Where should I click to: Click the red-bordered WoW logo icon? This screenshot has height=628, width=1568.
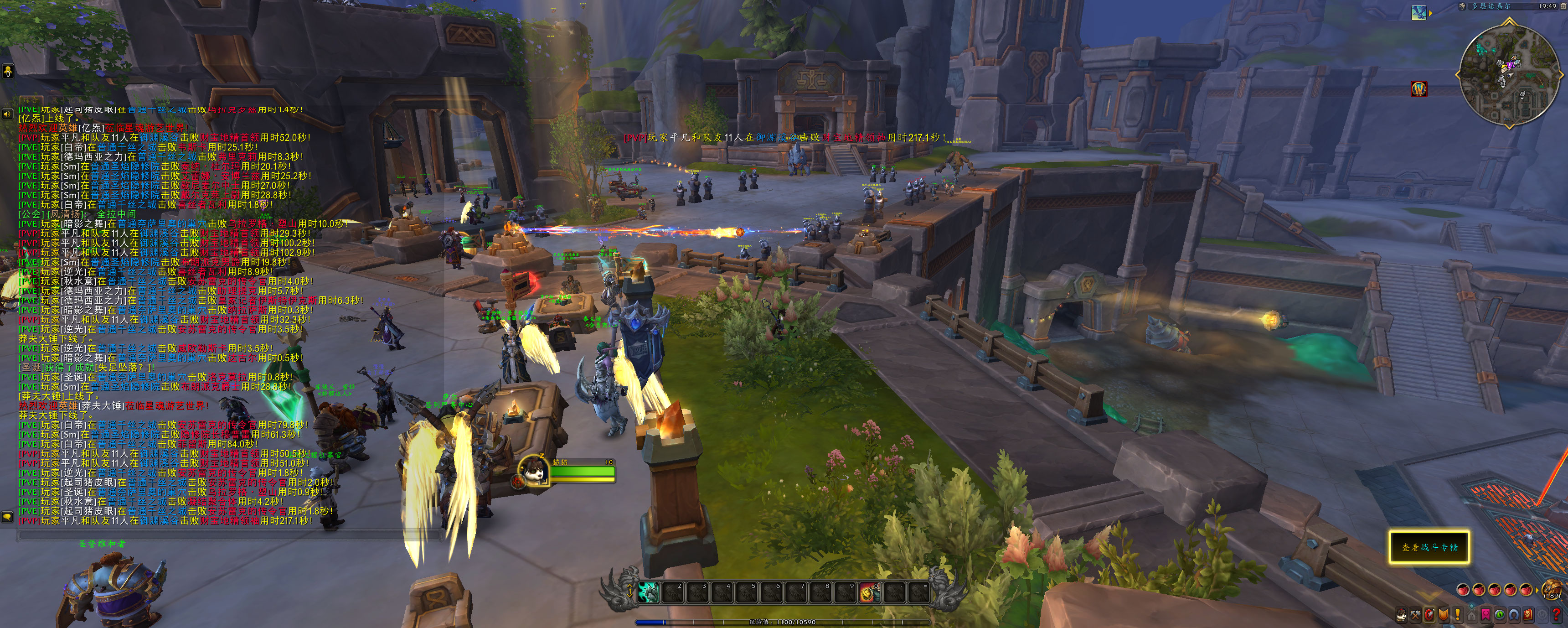pos(1419,89)
